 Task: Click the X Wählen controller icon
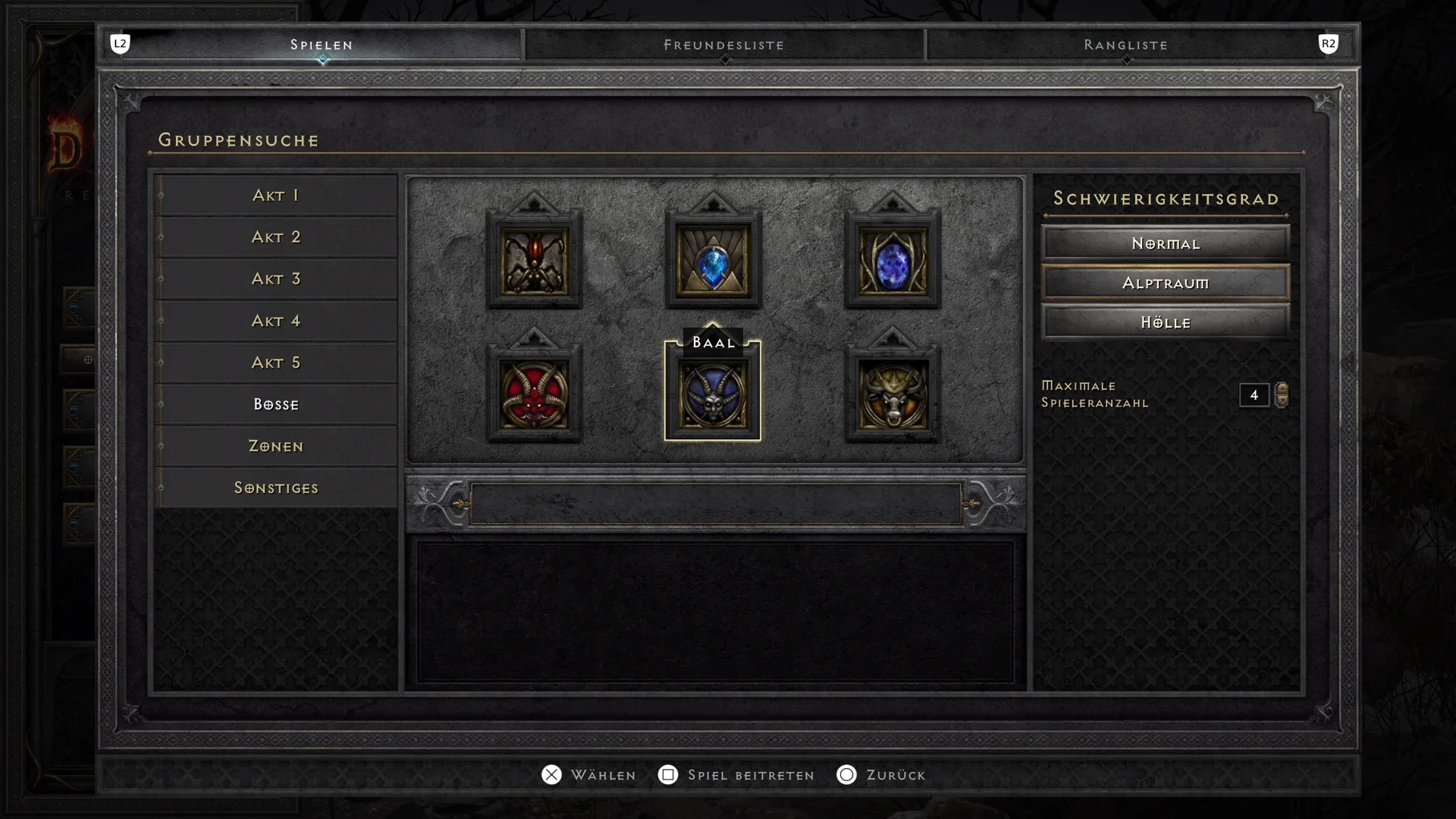pyautogui.click(x=551, y=775)
